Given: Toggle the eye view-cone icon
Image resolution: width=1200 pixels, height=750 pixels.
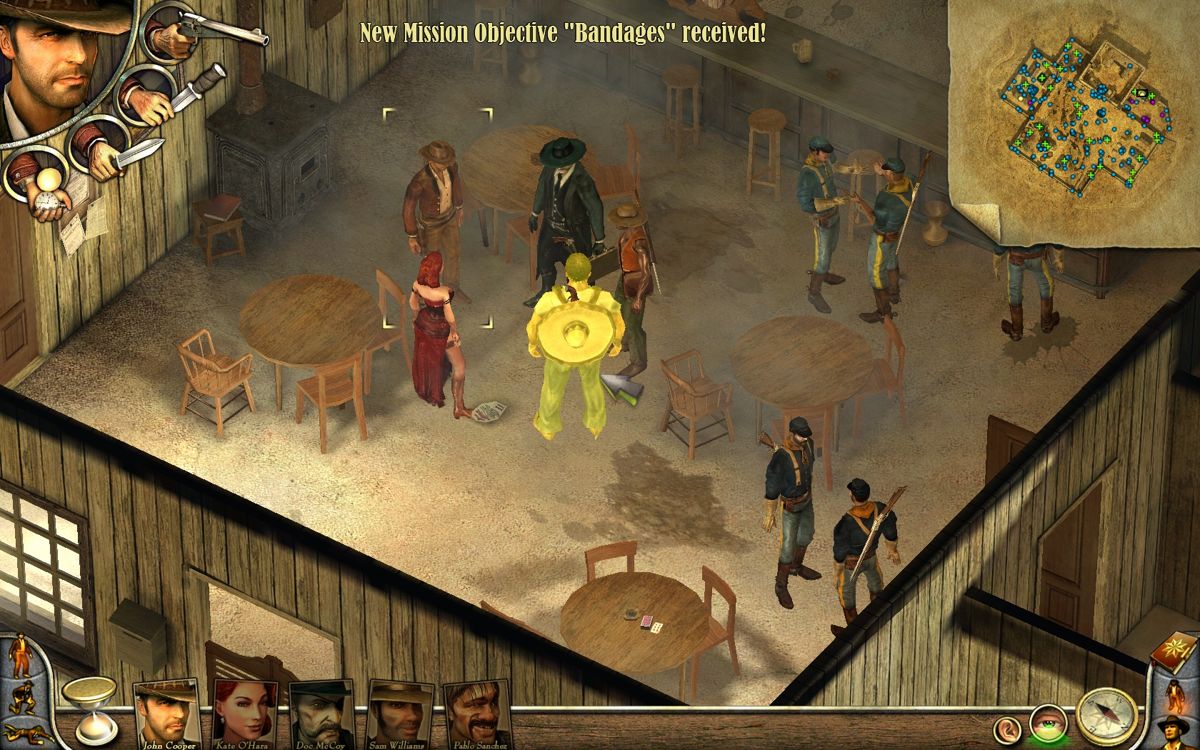Looking at the screenshot, I should (1050, 724).
